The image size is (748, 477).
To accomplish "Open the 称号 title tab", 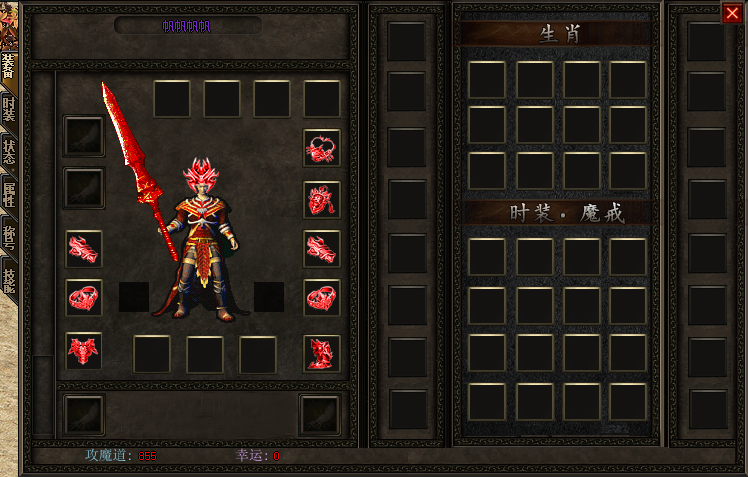I will coord(8,237).
